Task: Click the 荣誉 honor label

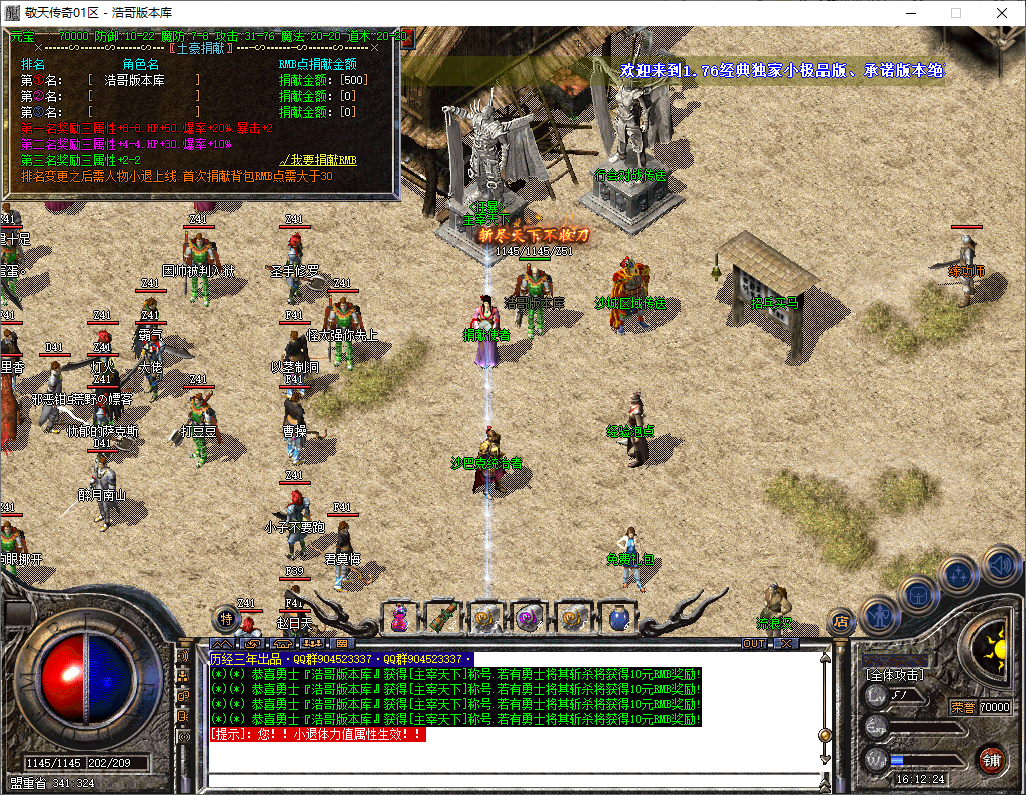Action: pyautogui.click(x=962, y=707)
